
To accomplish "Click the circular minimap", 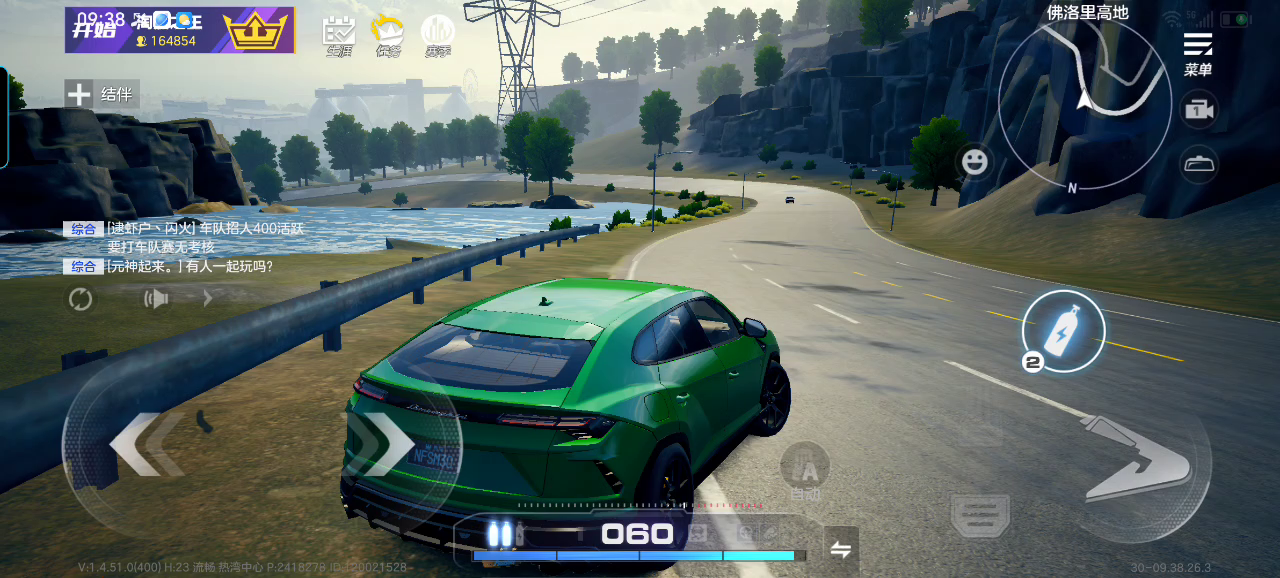I will coord(1084,104).
